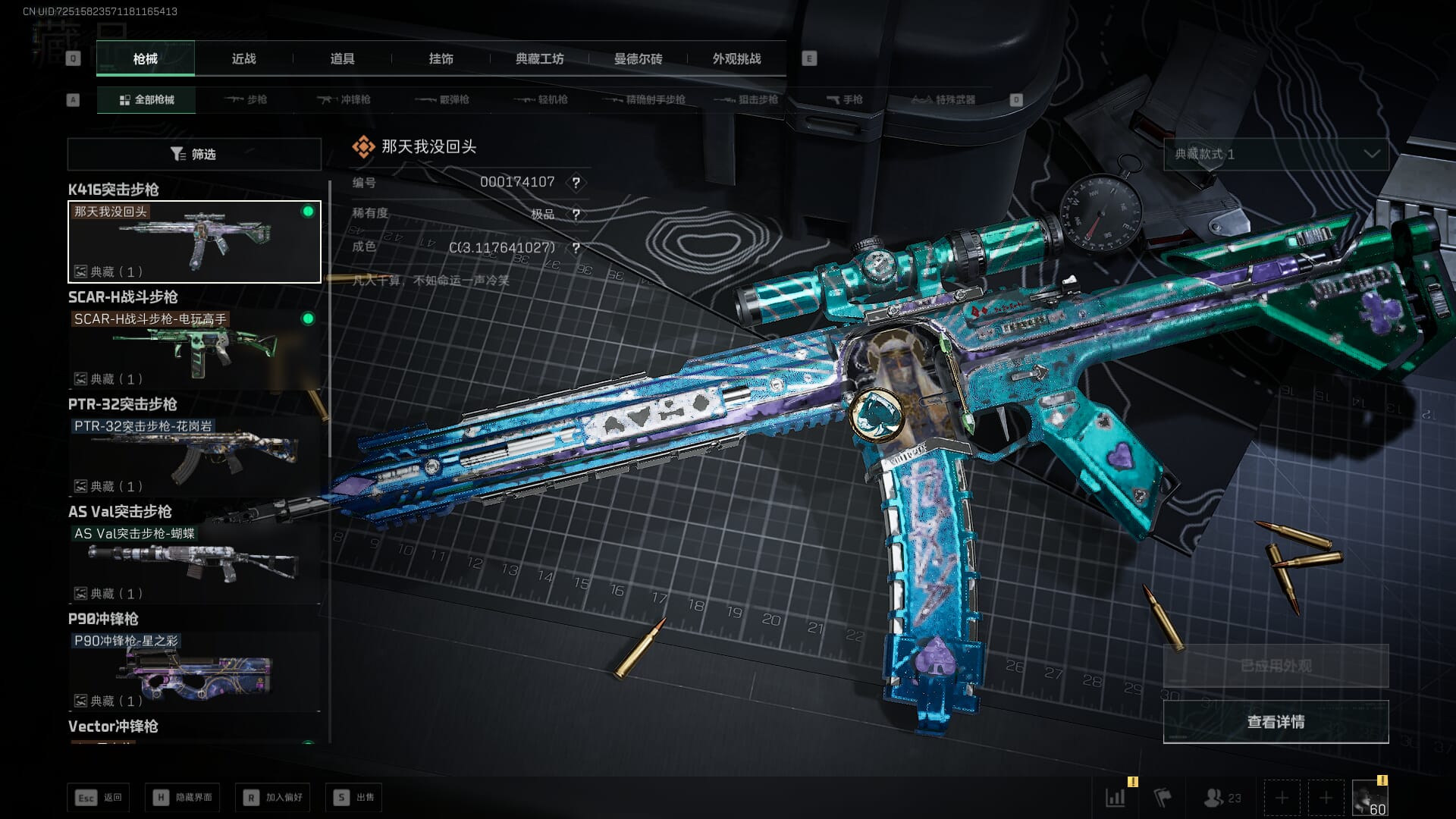Switch to the 近战 melee tab
The height and width of the screenshot is (819, 1456).
tap(243, 58)
